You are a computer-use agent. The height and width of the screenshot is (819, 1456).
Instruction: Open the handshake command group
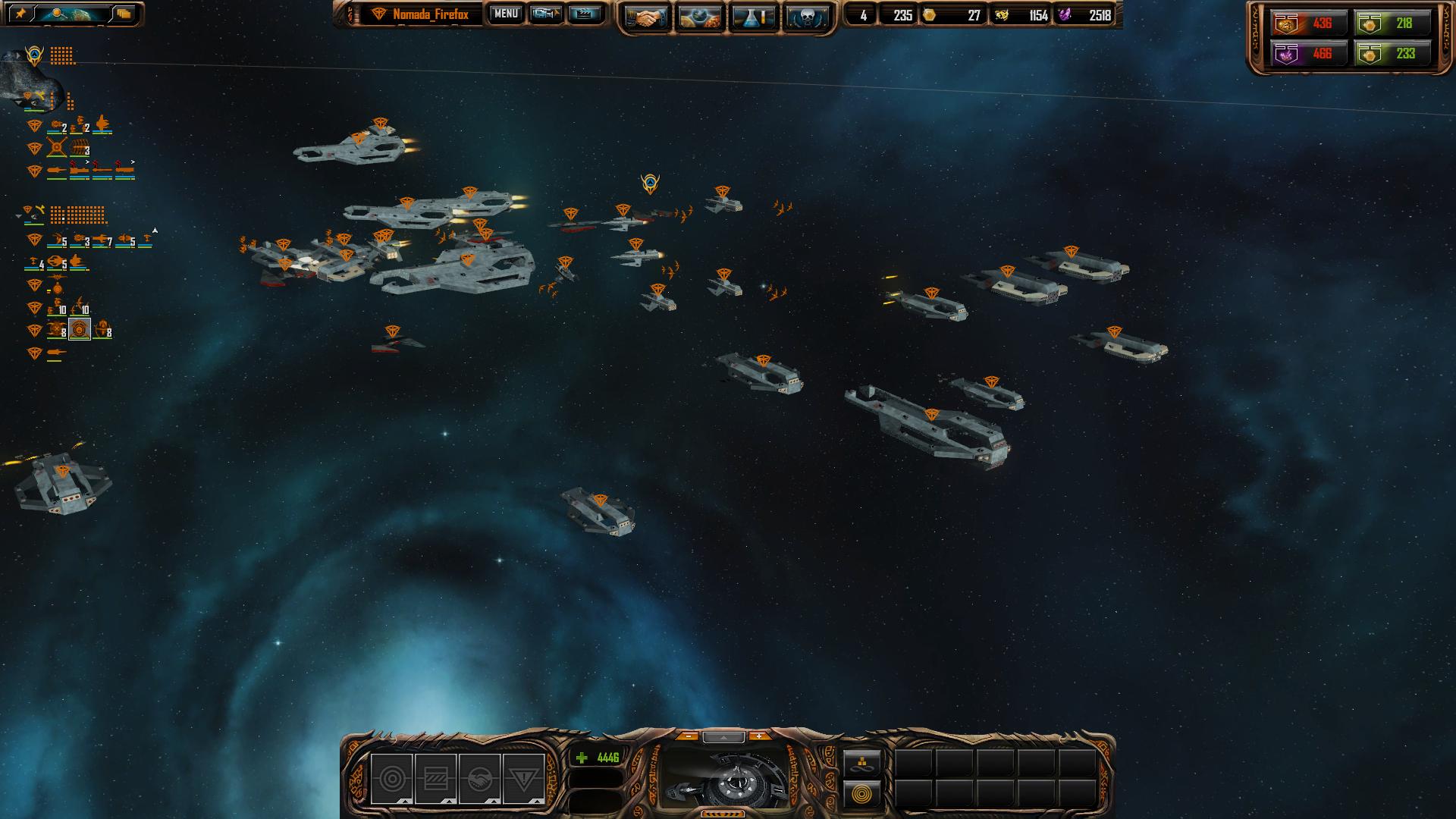tap(479, 779)
